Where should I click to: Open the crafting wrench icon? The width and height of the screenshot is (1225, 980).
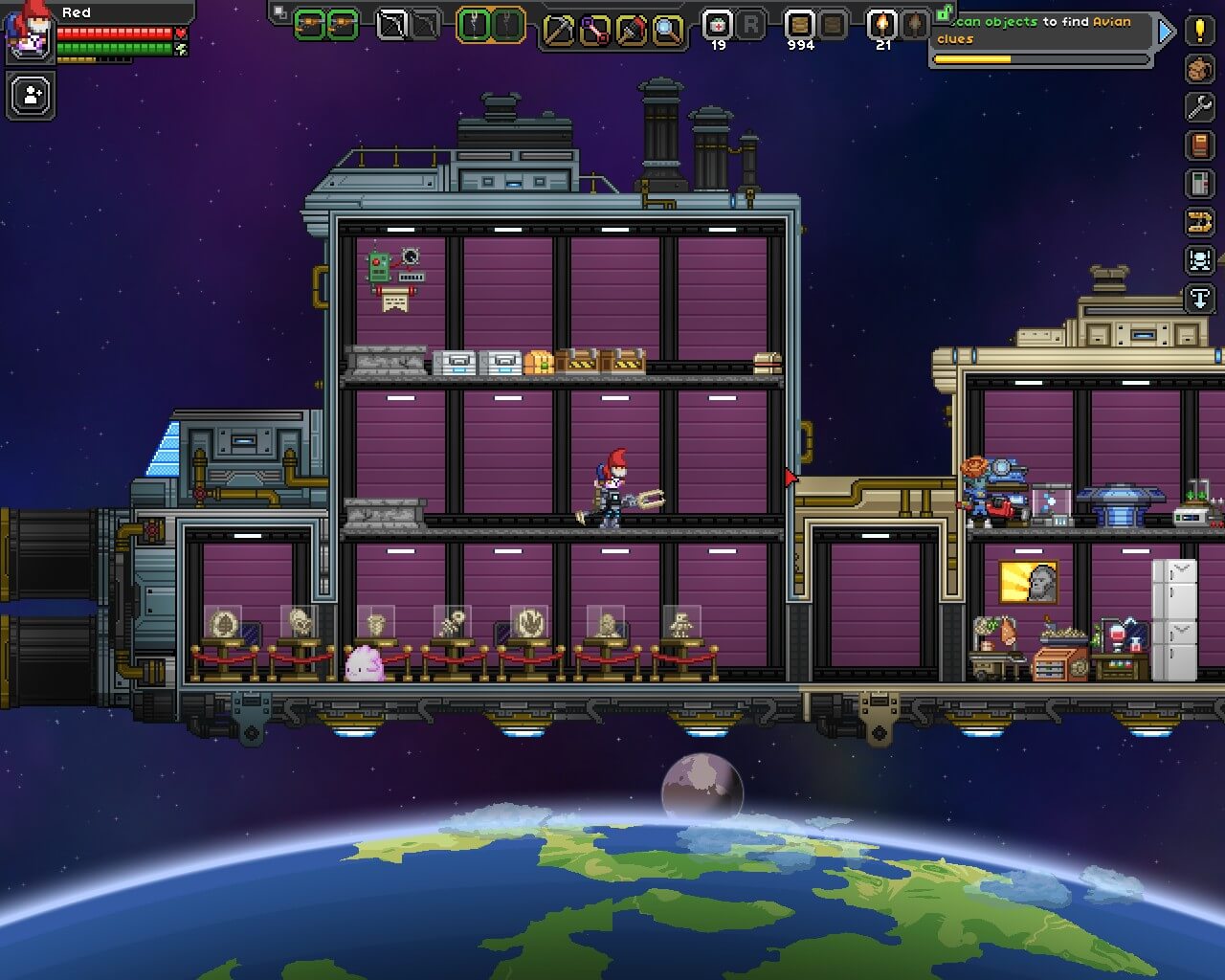(x=1199, y=106)
